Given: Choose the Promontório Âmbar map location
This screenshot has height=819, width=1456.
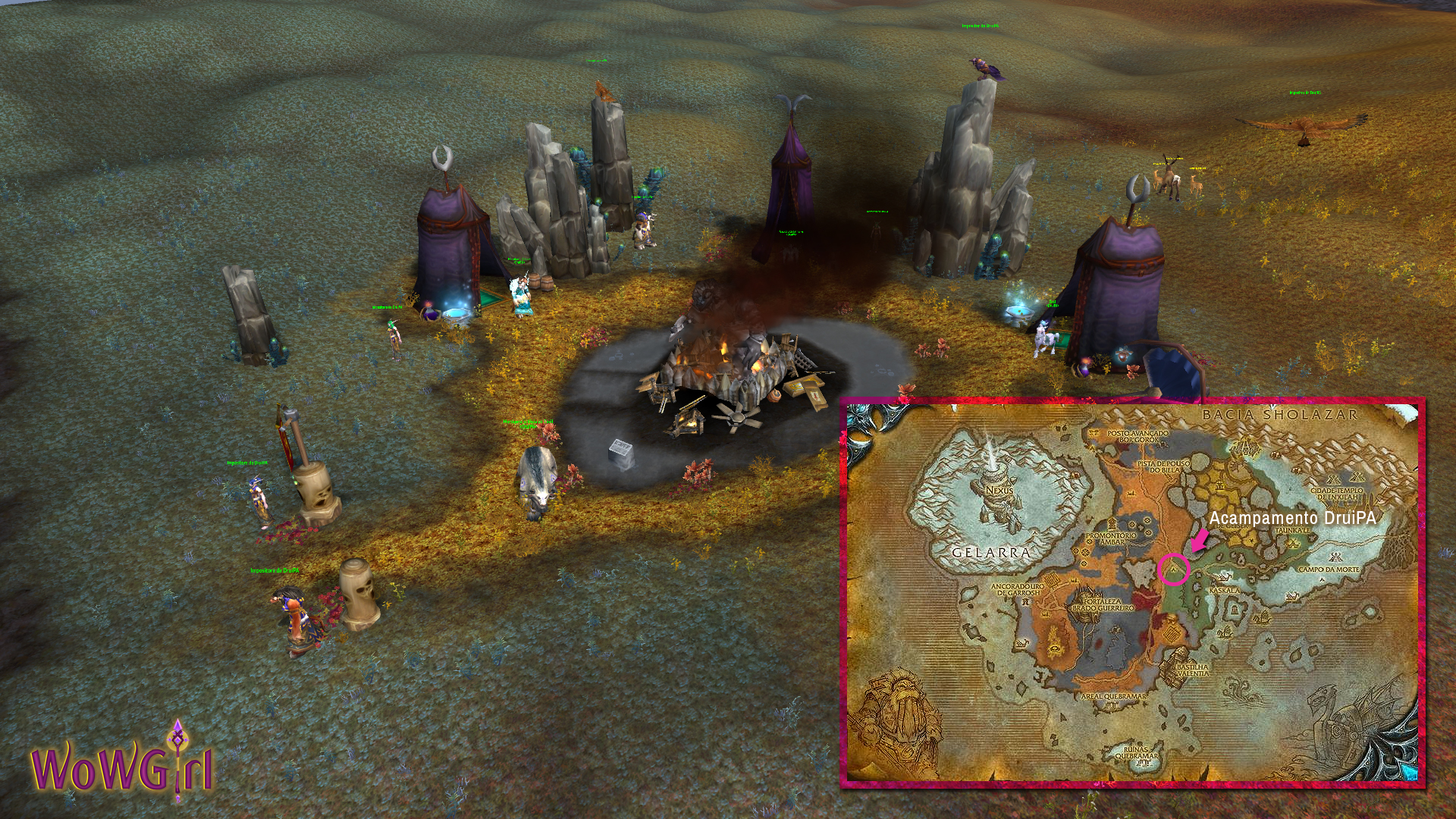Looking at the screenshot, I should pos(1112,538).
